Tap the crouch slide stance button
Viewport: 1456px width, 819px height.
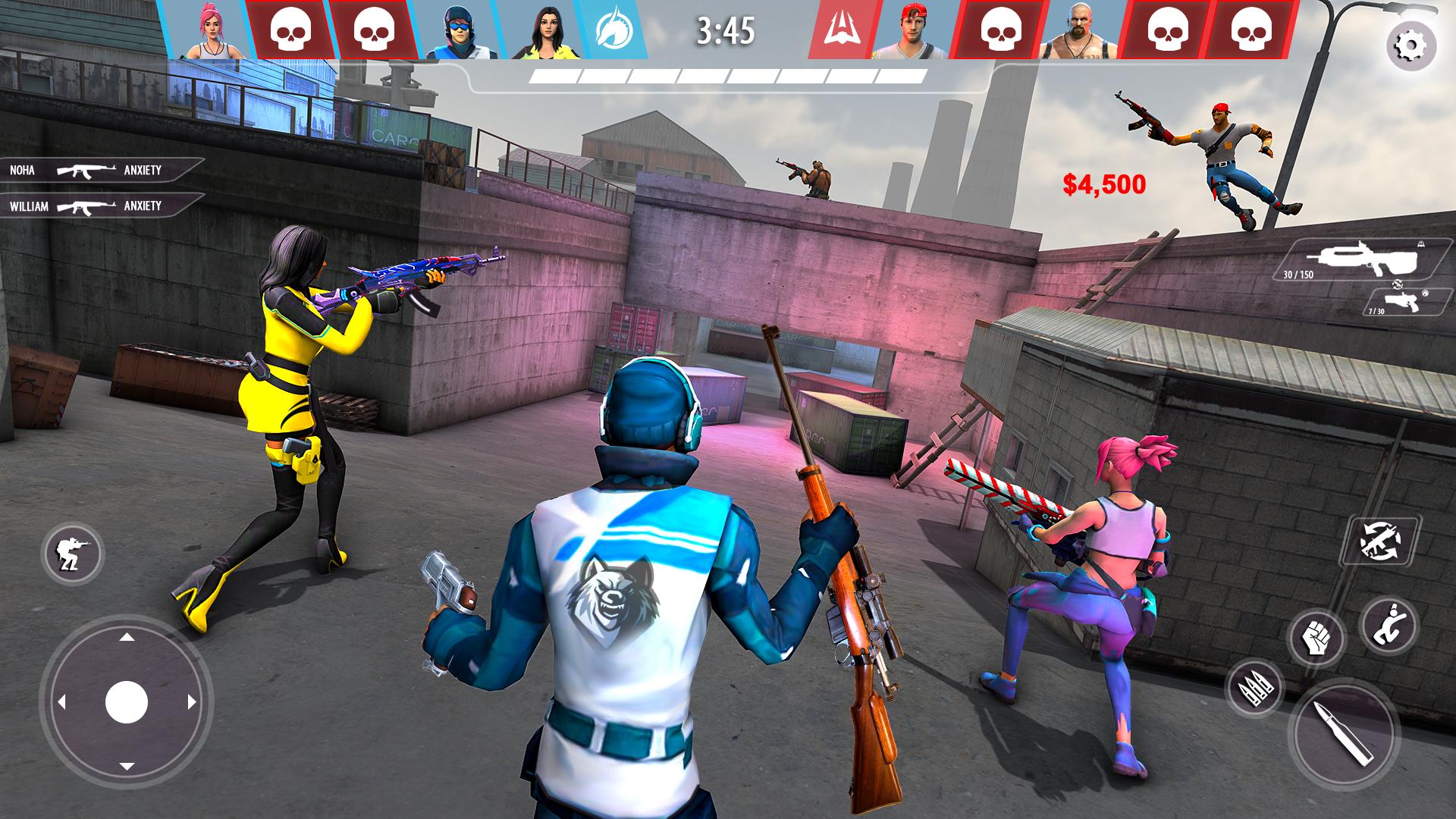tap(1389, 624)
